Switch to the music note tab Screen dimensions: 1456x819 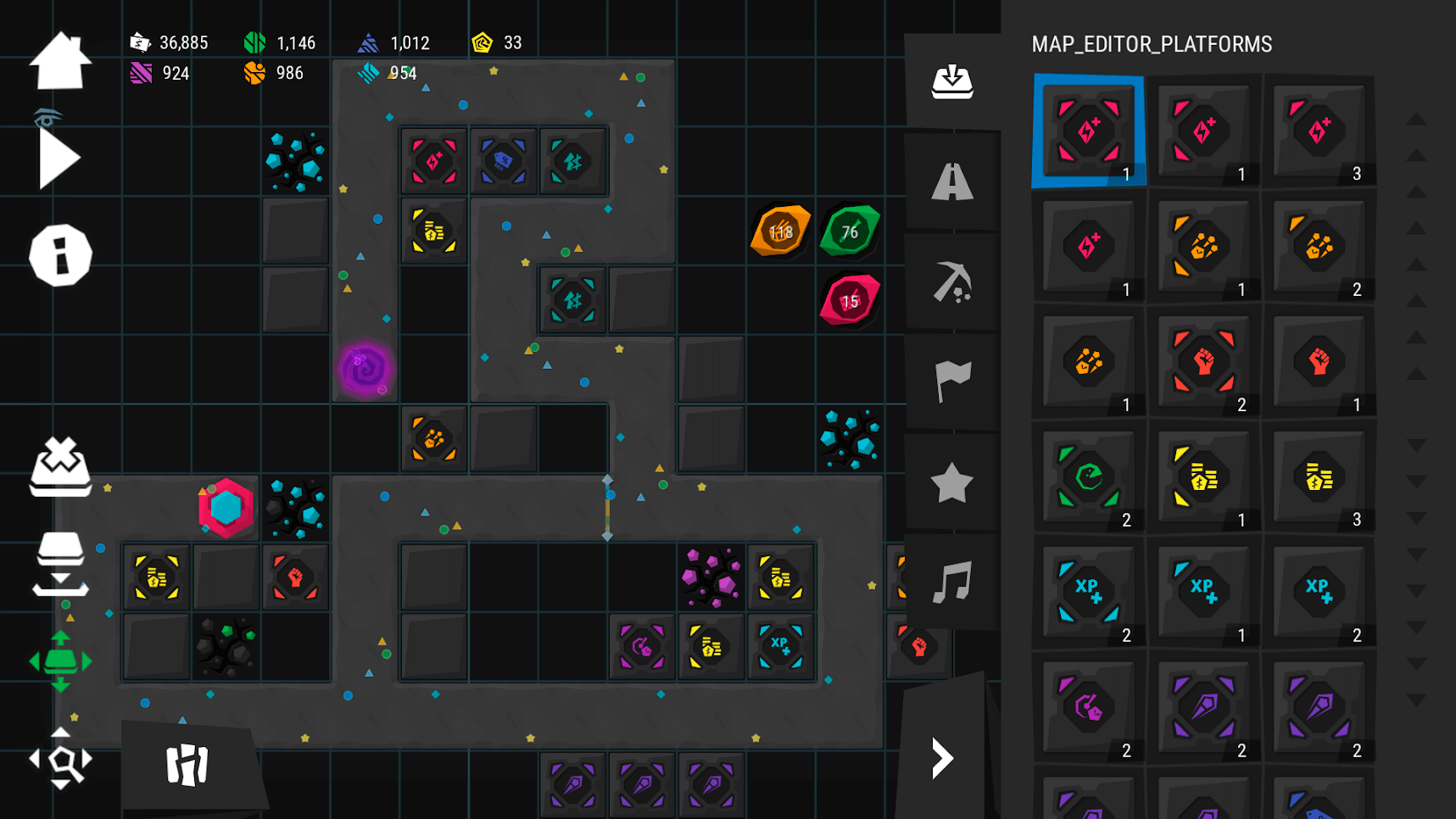click(x=951, y=582)
